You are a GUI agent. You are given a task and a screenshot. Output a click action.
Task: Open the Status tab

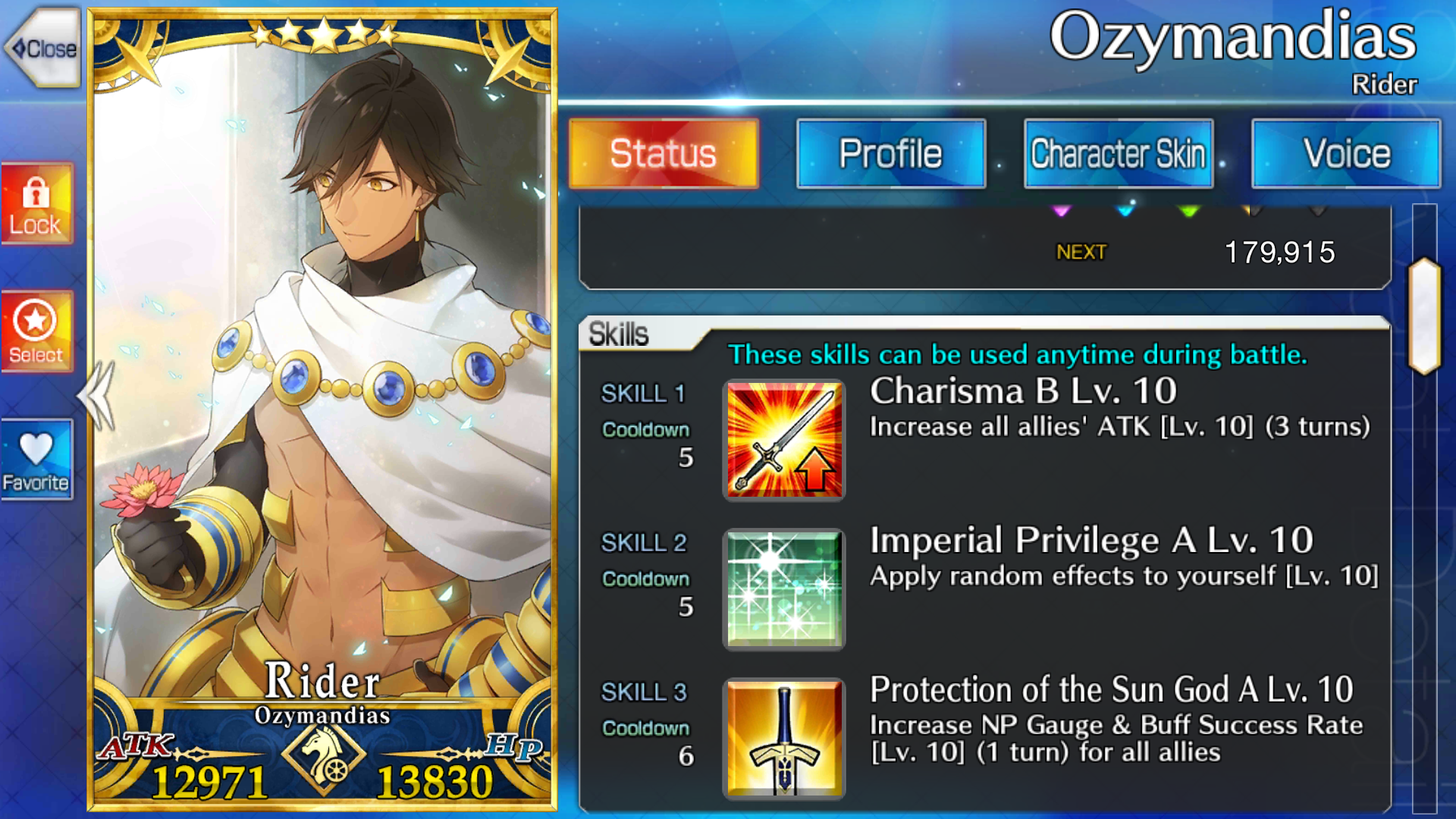click(x=664, y=154)
